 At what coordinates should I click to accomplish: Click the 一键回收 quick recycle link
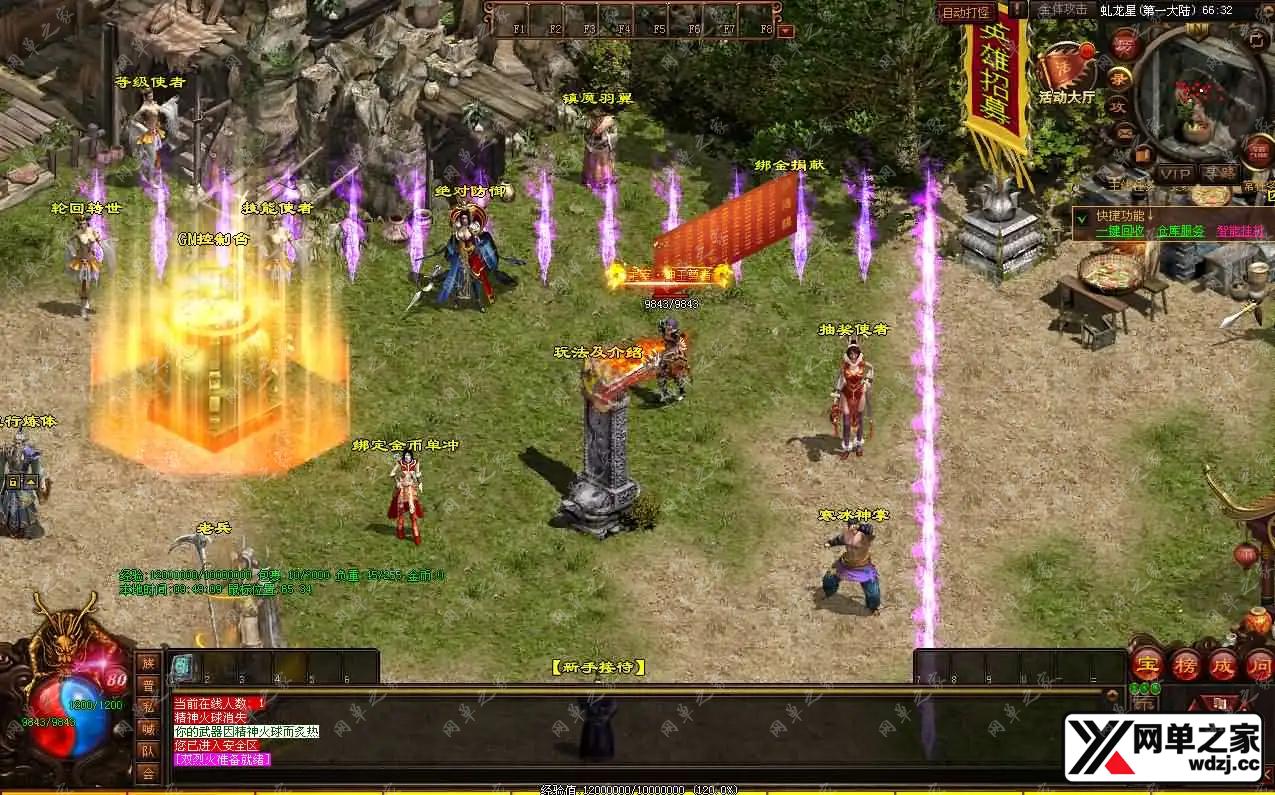click(x=1119, y=231)
